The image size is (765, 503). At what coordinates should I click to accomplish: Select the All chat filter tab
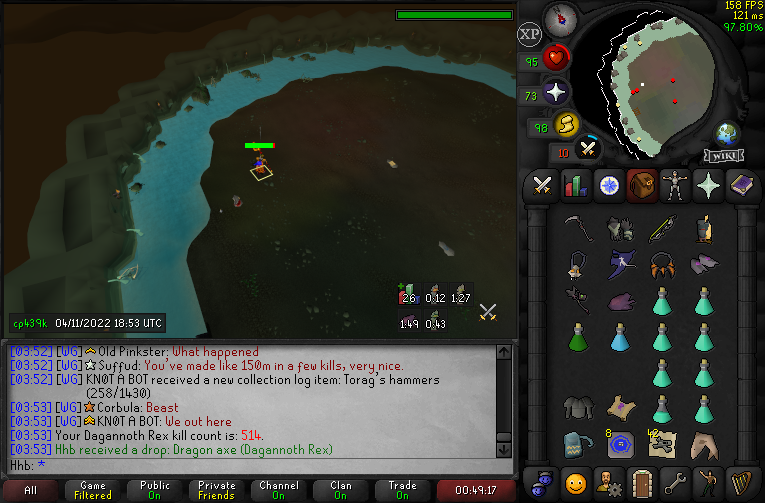click(x=31, y=491)
